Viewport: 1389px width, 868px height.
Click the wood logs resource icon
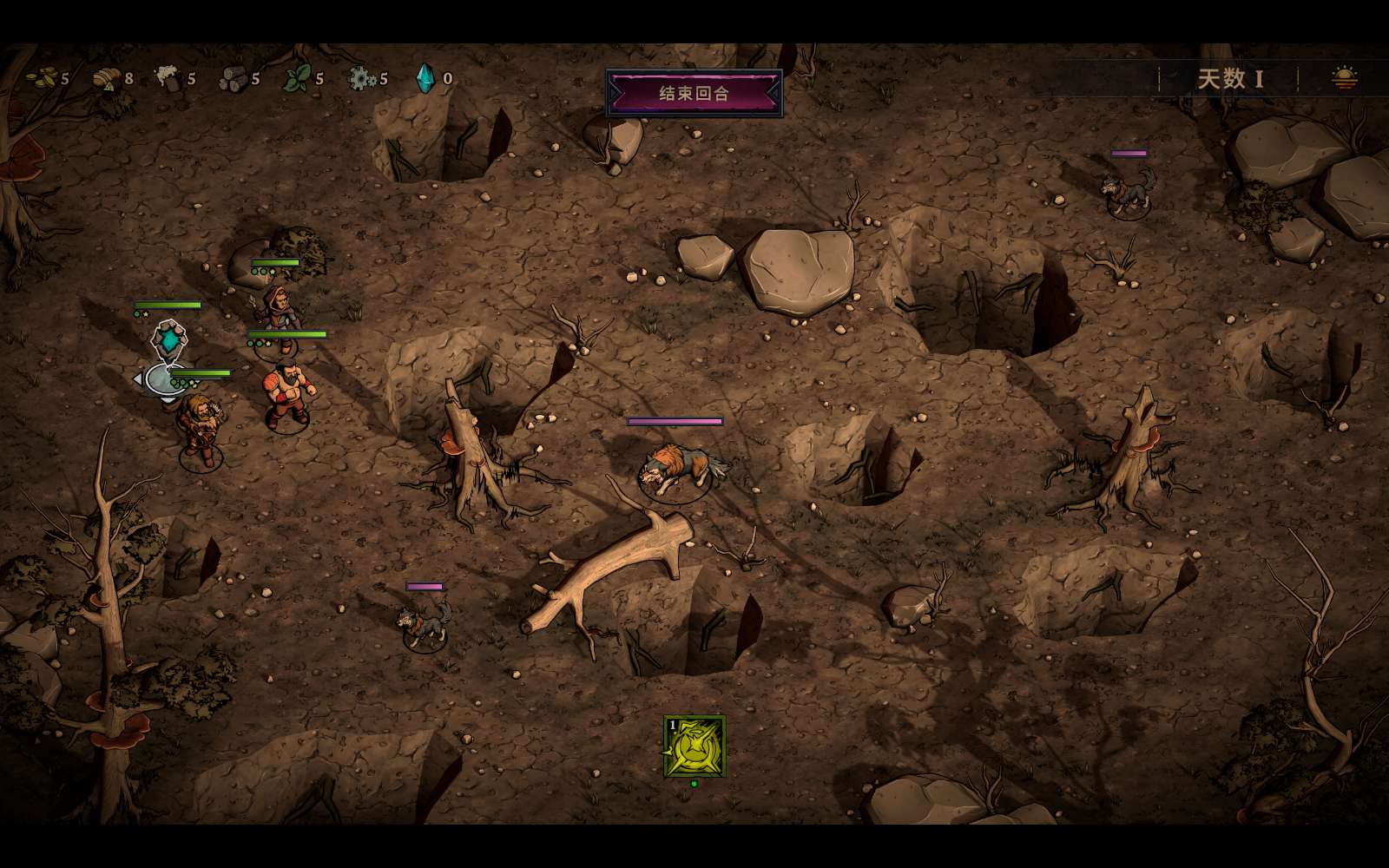(x=230, y=78)
